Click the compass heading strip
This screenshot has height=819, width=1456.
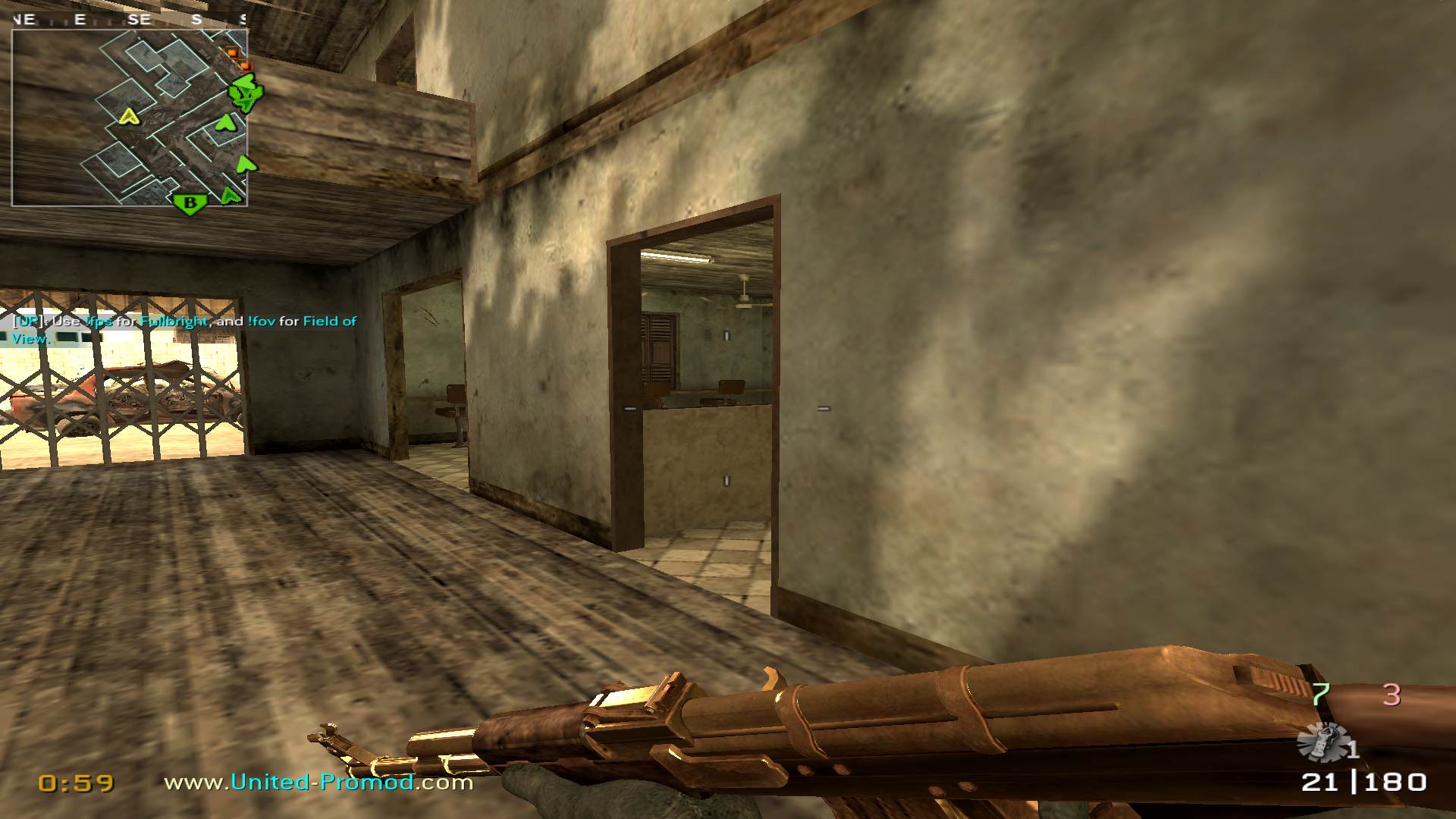tap(129, 20)
